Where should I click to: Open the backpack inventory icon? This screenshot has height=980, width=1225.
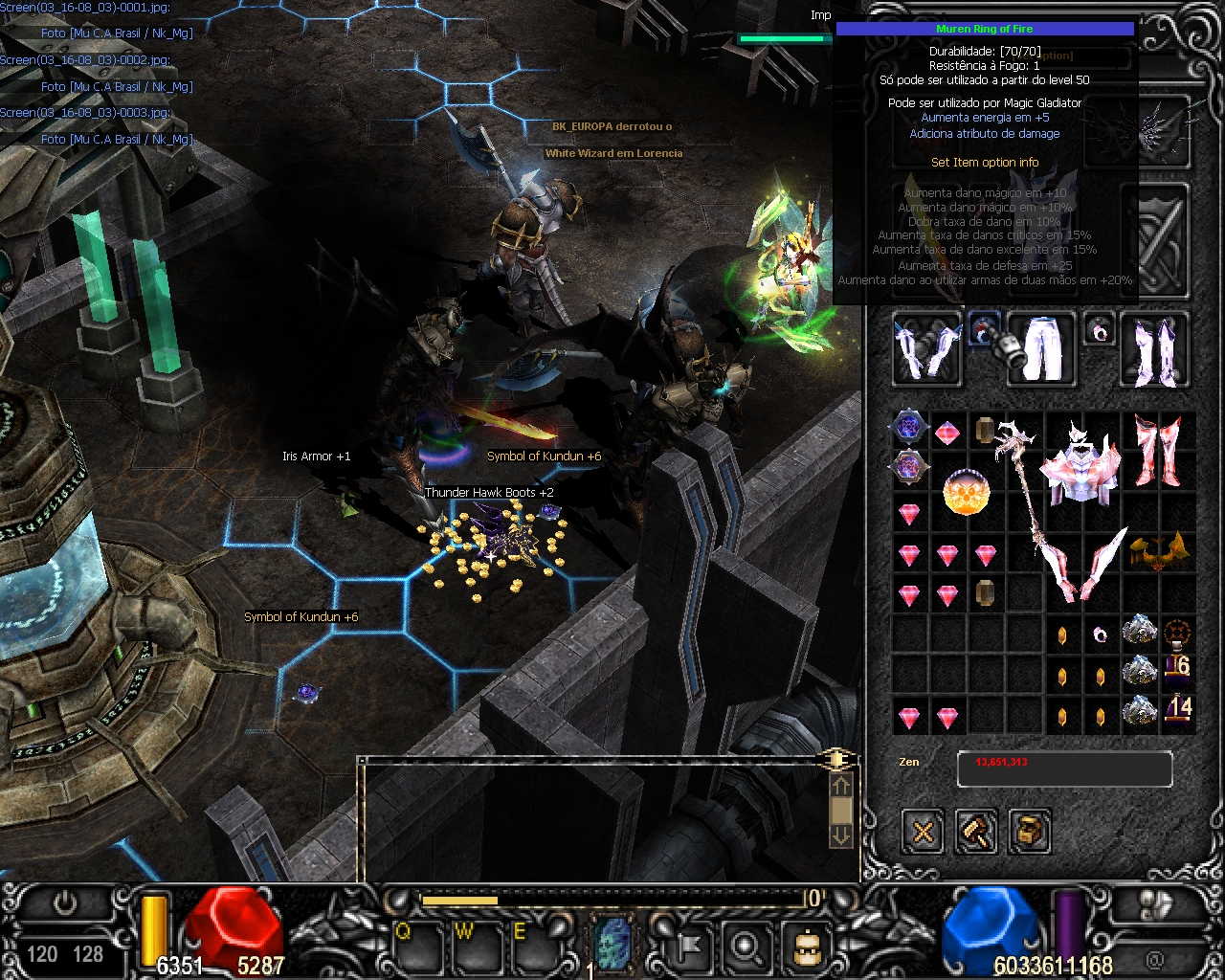click(806, 945)
